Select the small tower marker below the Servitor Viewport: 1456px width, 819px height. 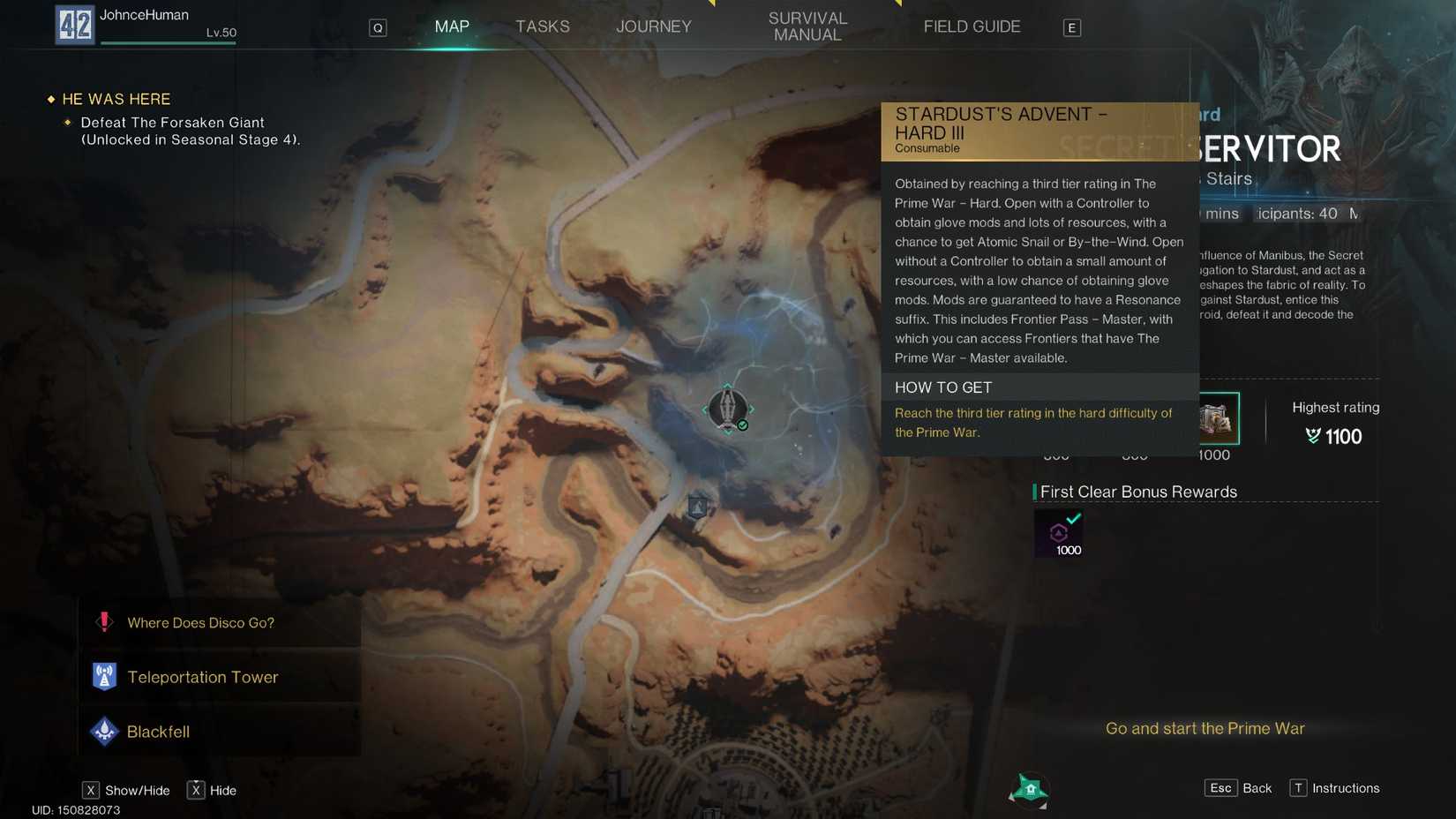(x=697, y=507)
